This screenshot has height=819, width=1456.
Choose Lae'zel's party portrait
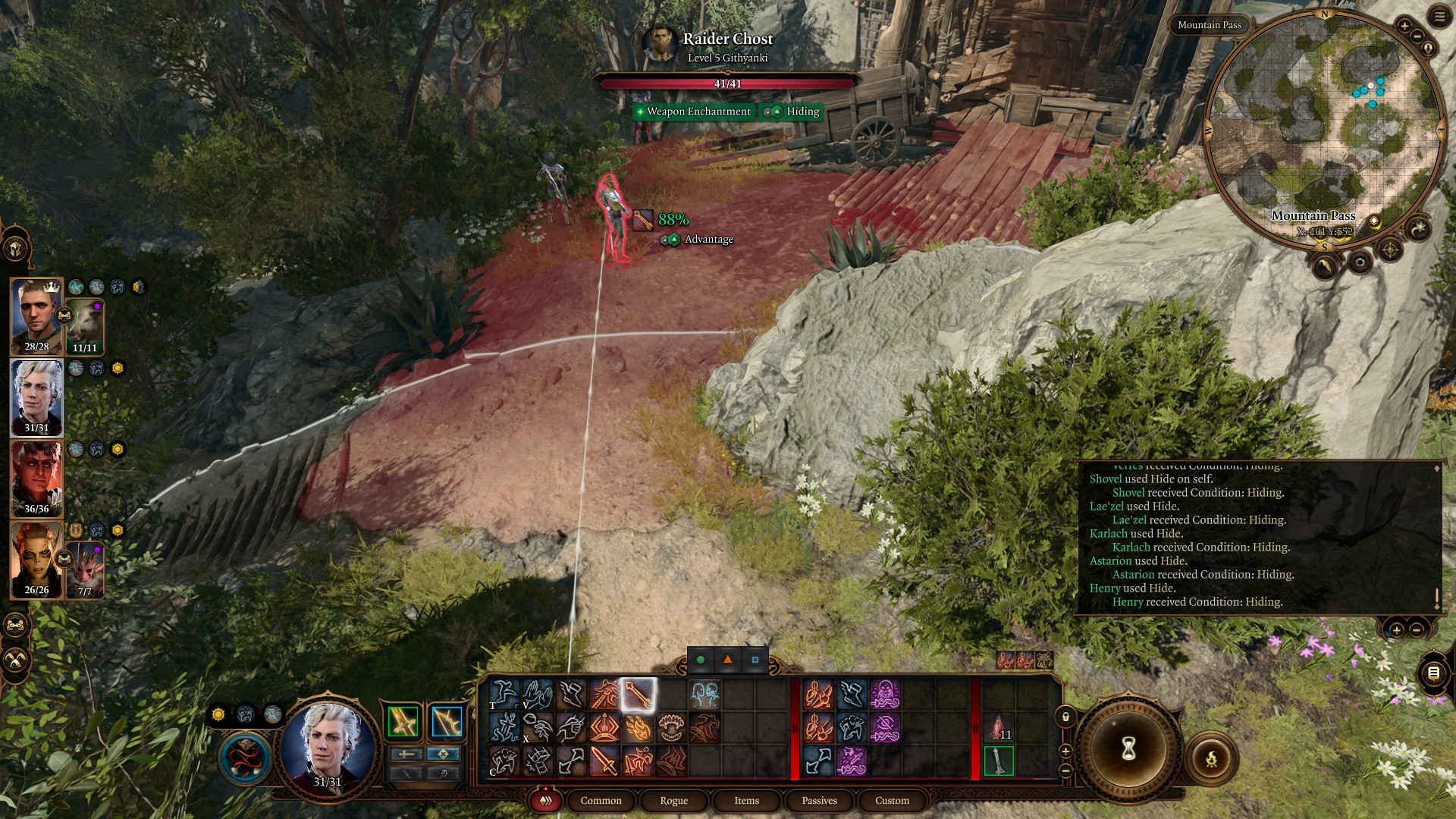pos(36,560)
